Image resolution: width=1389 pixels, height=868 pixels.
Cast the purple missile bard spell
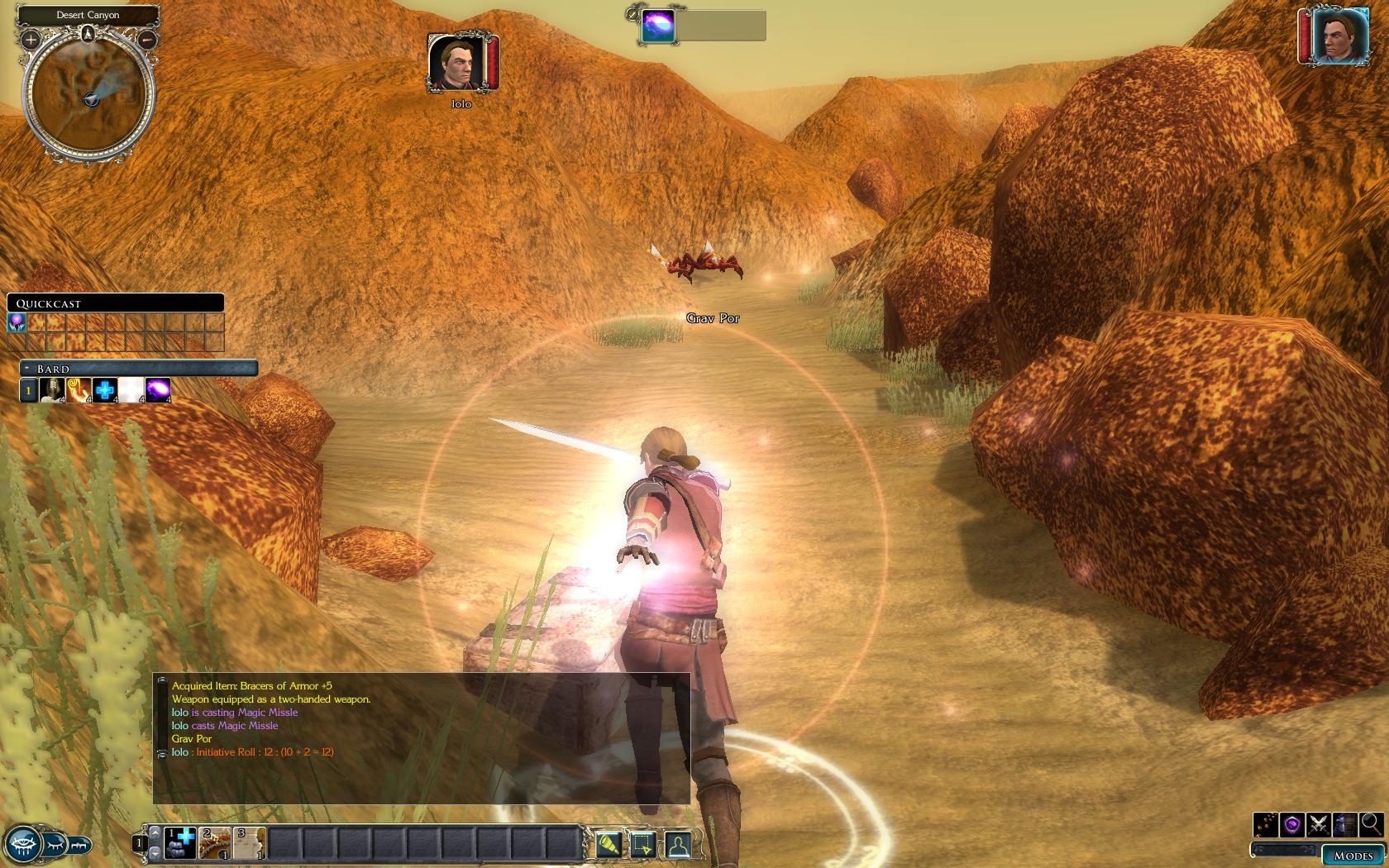[157, 389]
